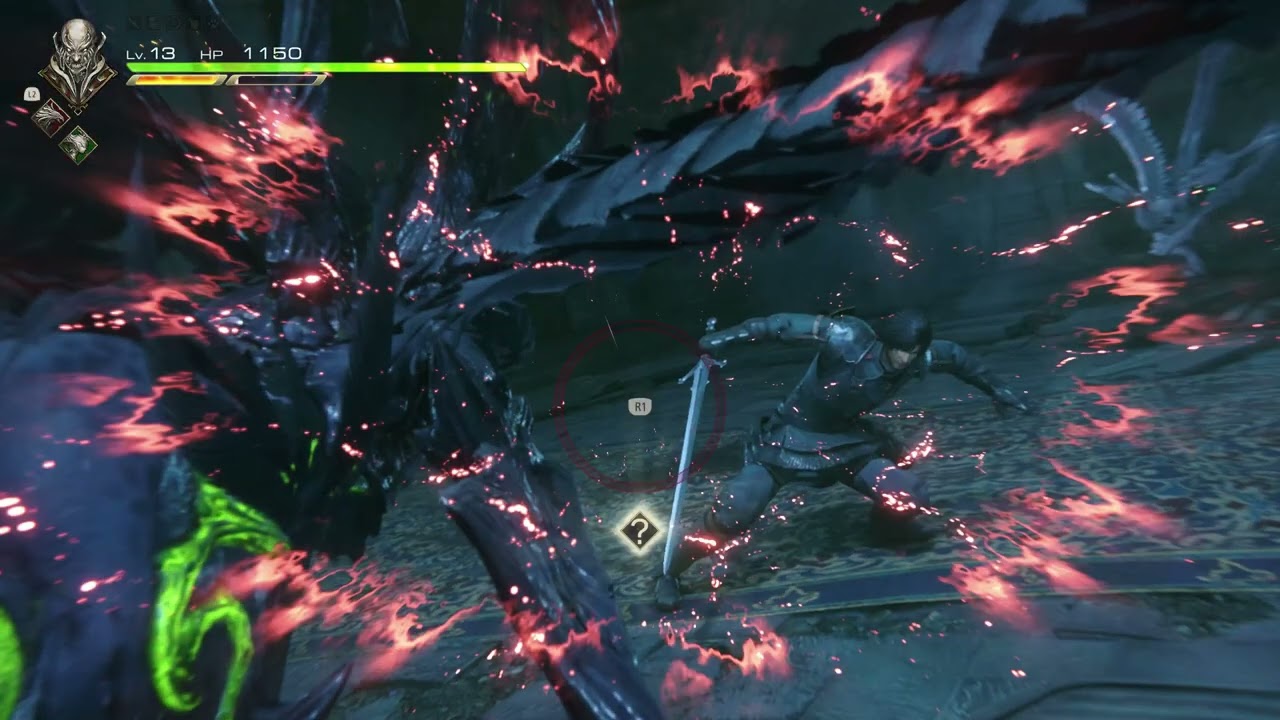The height and width of the screenshot is (720, 1280).
Task: Click the question mark diamond marker
Action: [x=640, y=531]
